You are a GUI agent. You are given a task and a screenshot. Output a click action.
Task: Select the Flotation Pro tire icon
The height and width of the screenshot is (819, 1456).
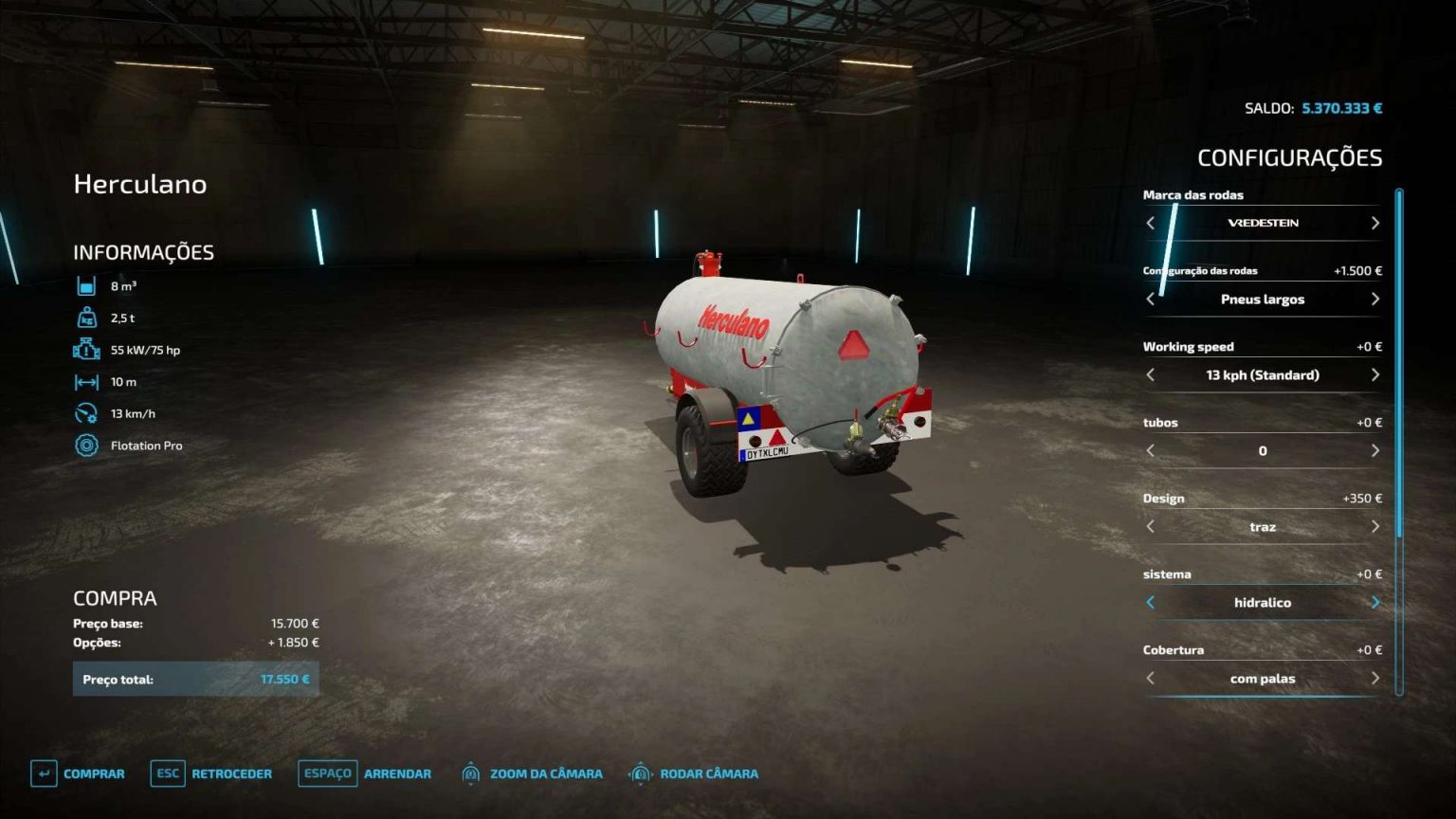click(x=86, y=445)
